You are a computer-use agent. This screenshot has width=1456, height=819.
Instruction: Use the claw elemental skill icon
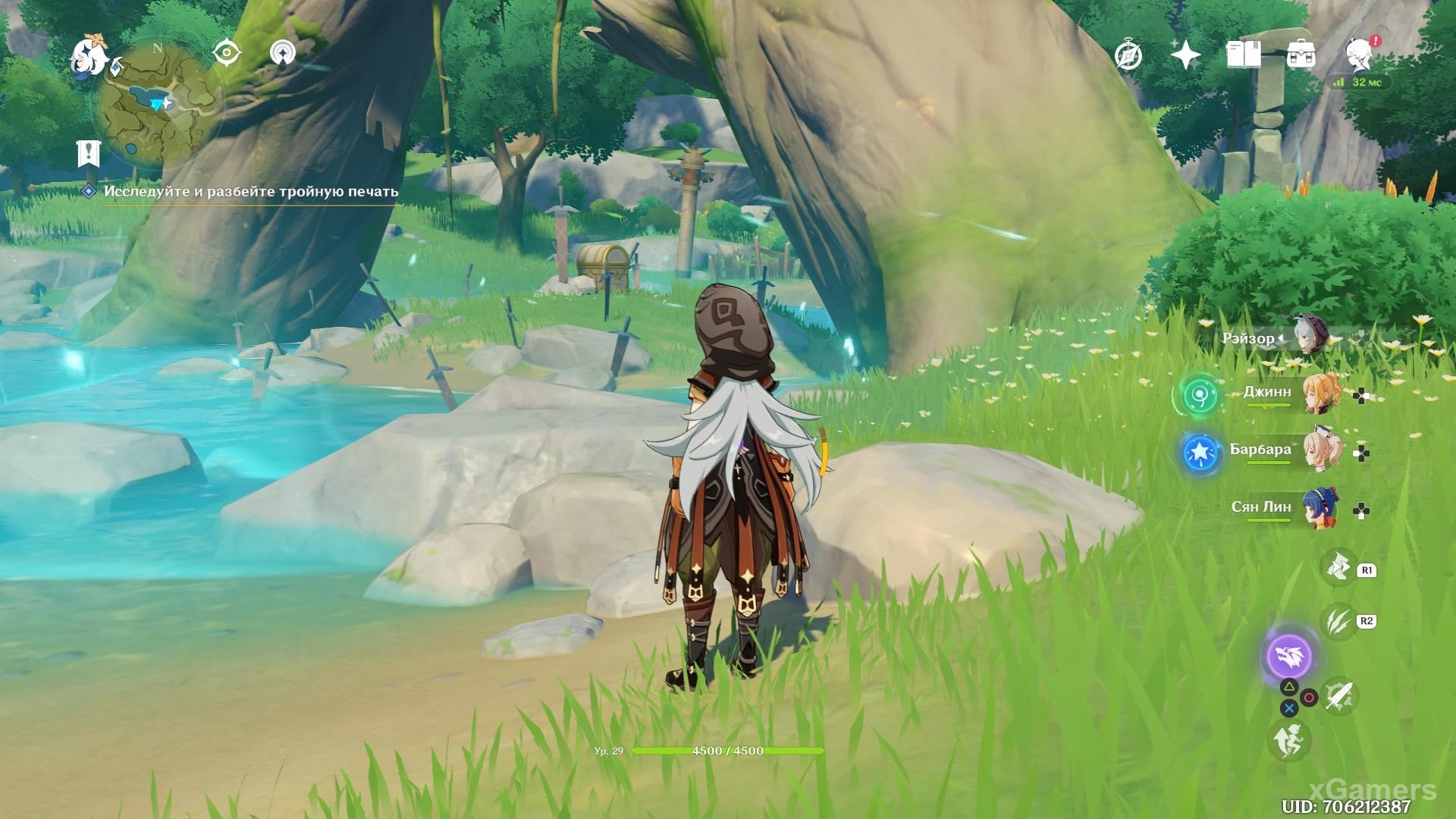(x=1338, y=621)
